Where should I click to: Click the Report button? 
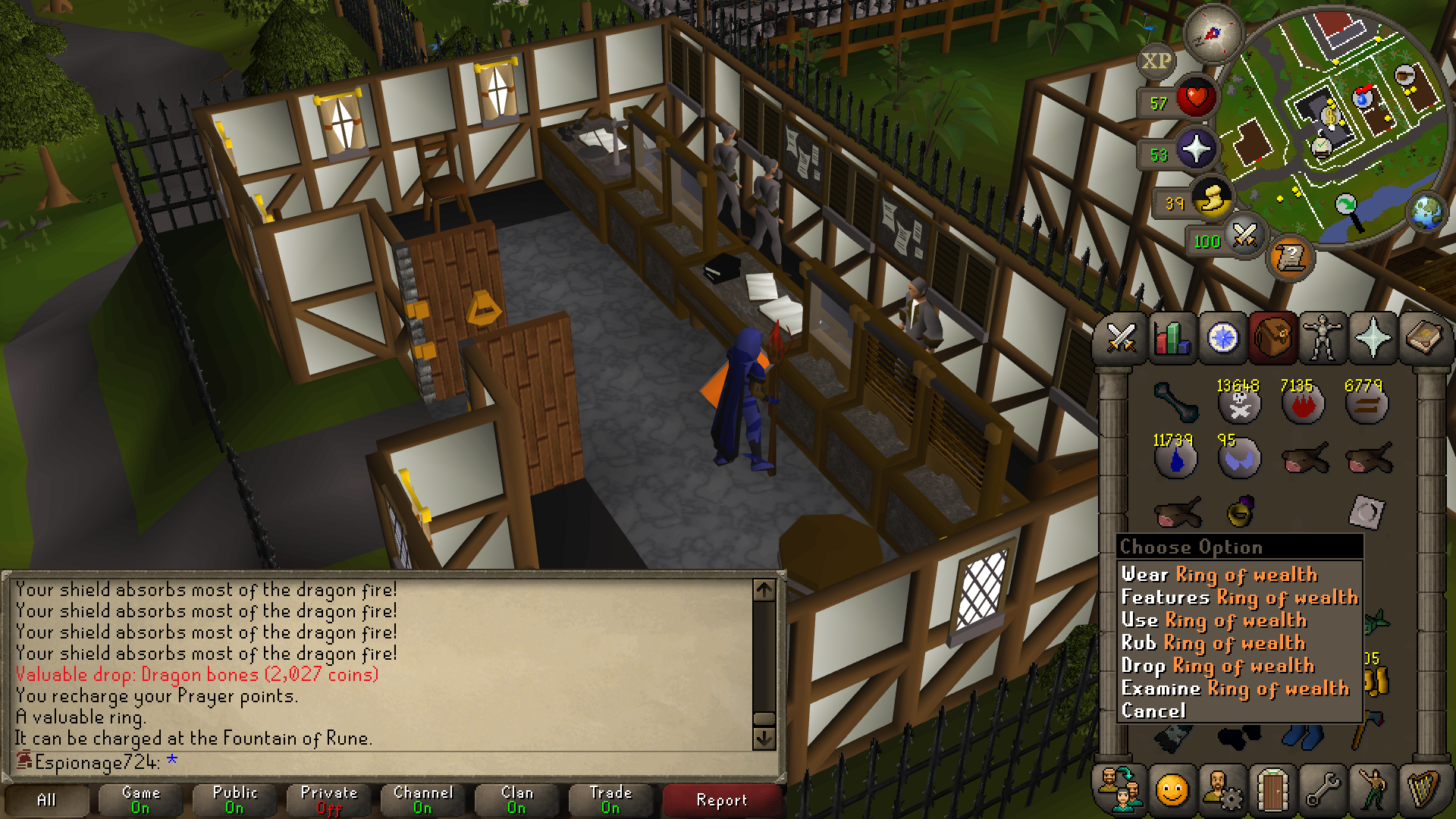click(x=721, y=800)
